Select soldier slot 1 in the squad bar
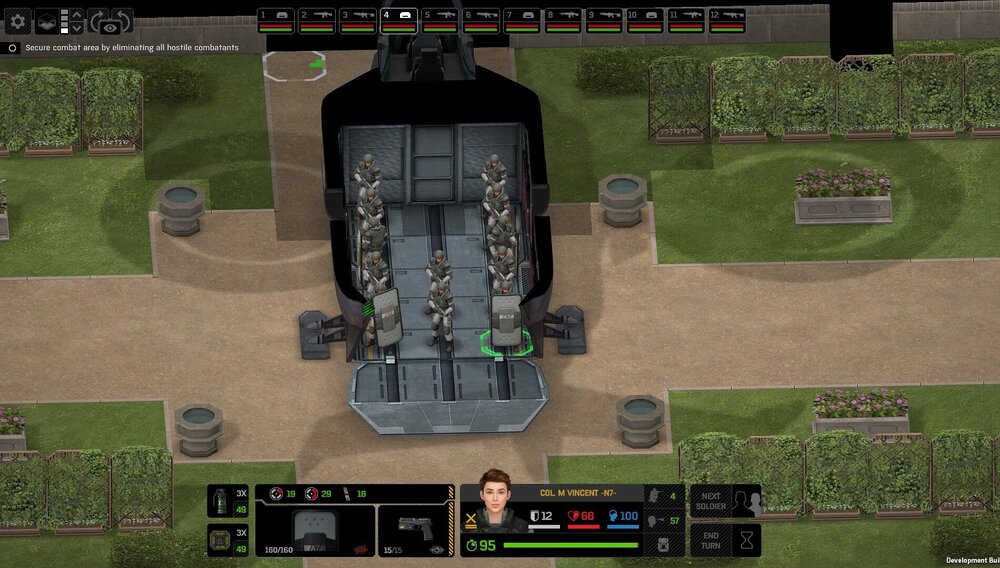 [275, 20]
